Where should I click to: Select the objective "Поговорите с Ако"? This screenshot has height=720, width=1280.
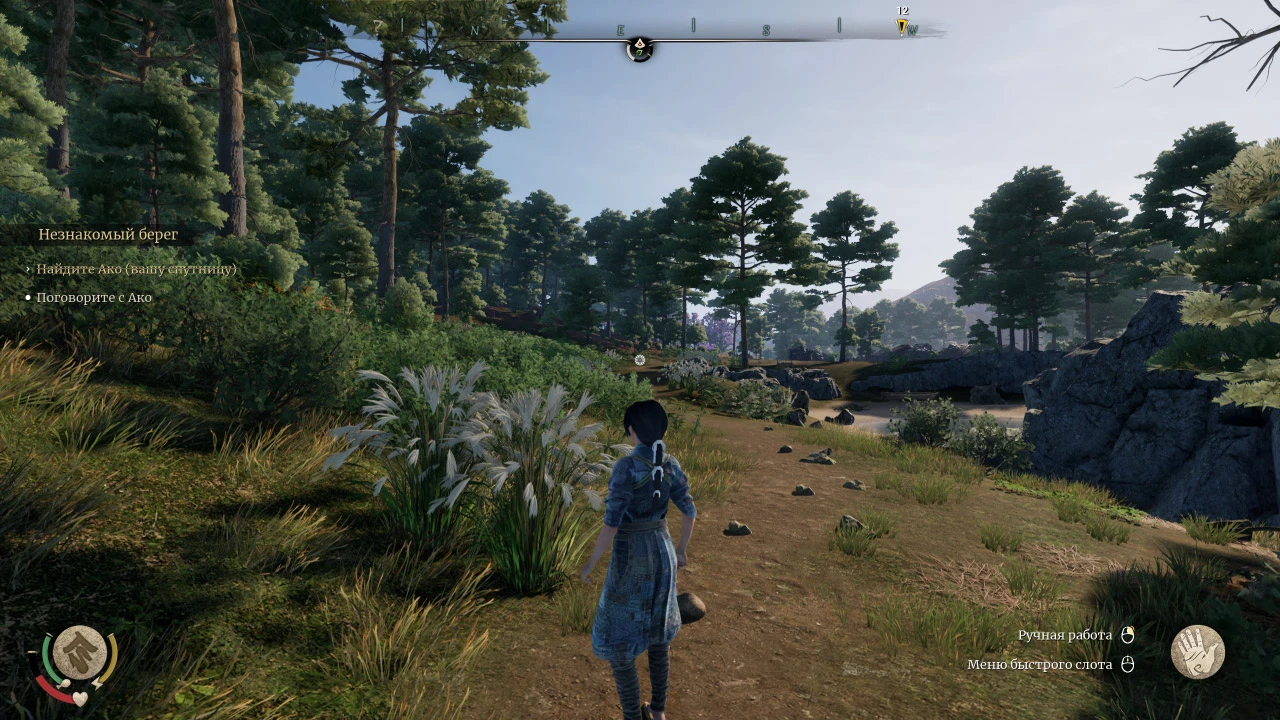pos(94,297)
